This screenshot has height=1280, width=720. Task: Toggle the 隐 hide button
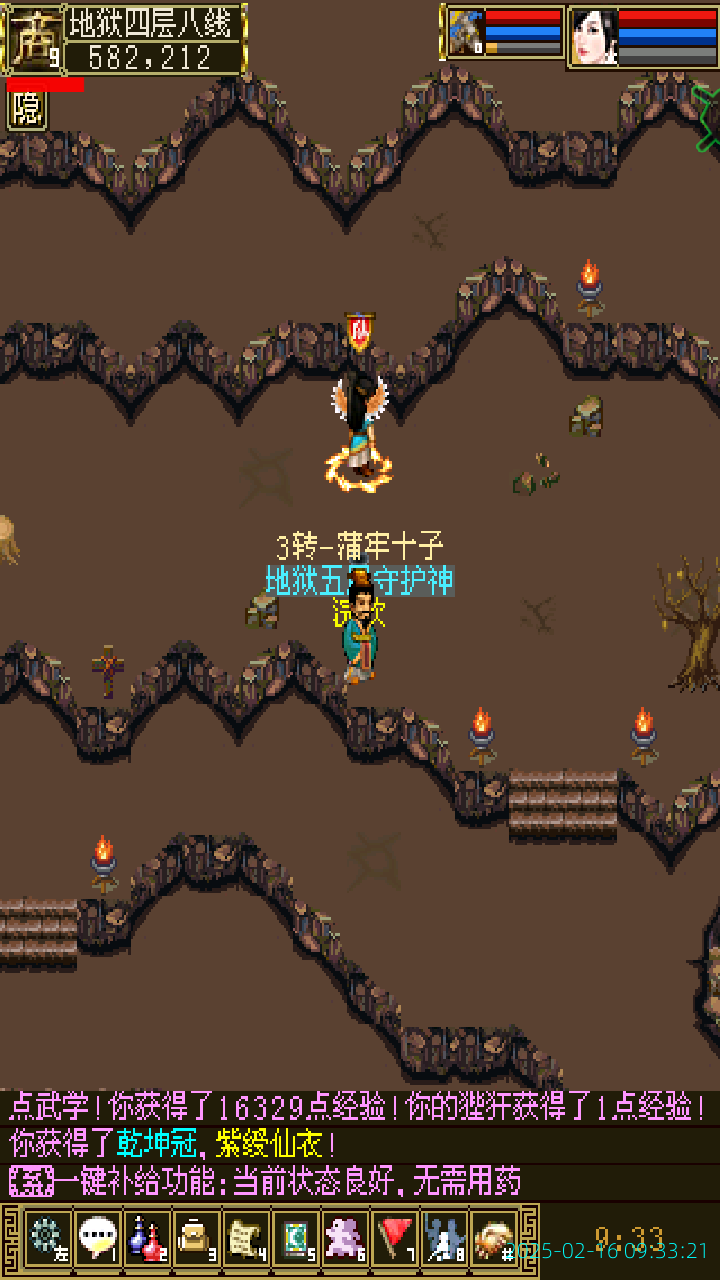(x=27, y=110)
